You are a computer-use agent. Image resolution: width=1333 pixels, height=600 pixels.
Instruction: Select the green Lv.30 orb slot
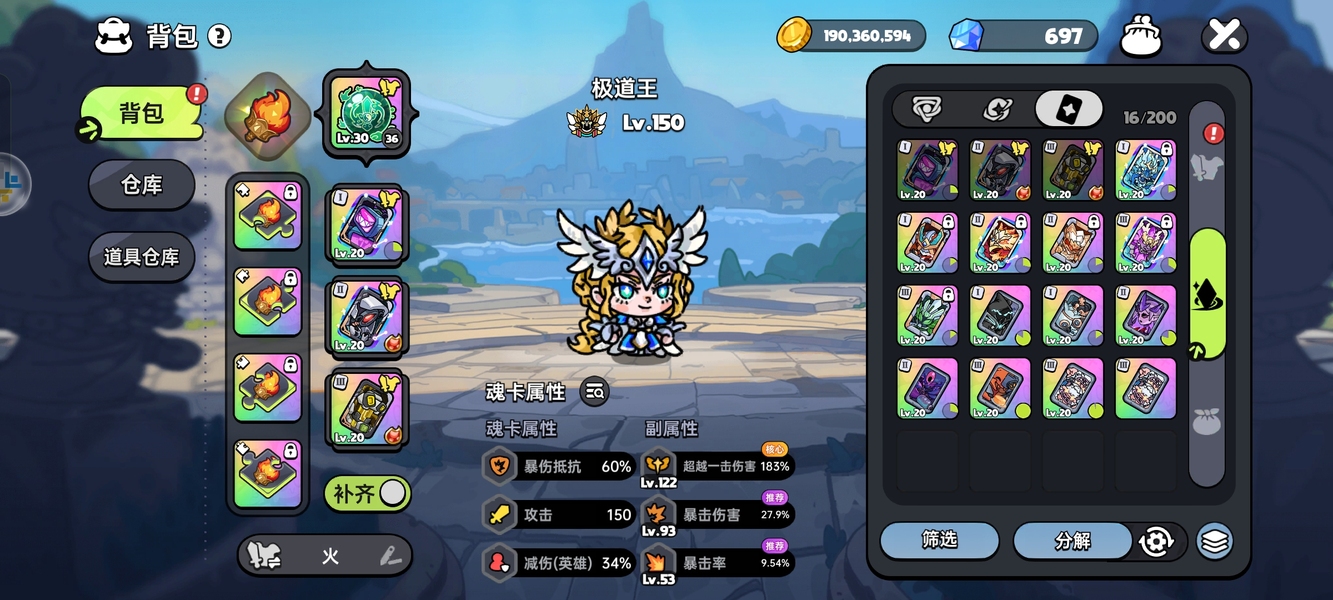(x=366, y=114)
